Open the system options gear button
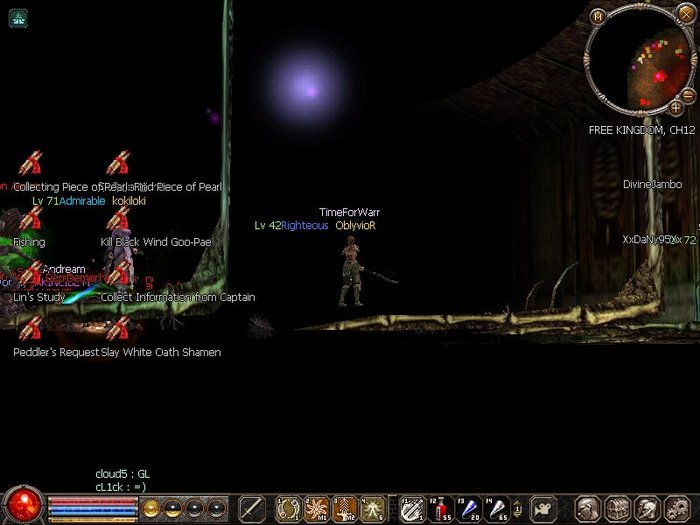The width and height of the screenshot is (700, 525). point(675,509)
